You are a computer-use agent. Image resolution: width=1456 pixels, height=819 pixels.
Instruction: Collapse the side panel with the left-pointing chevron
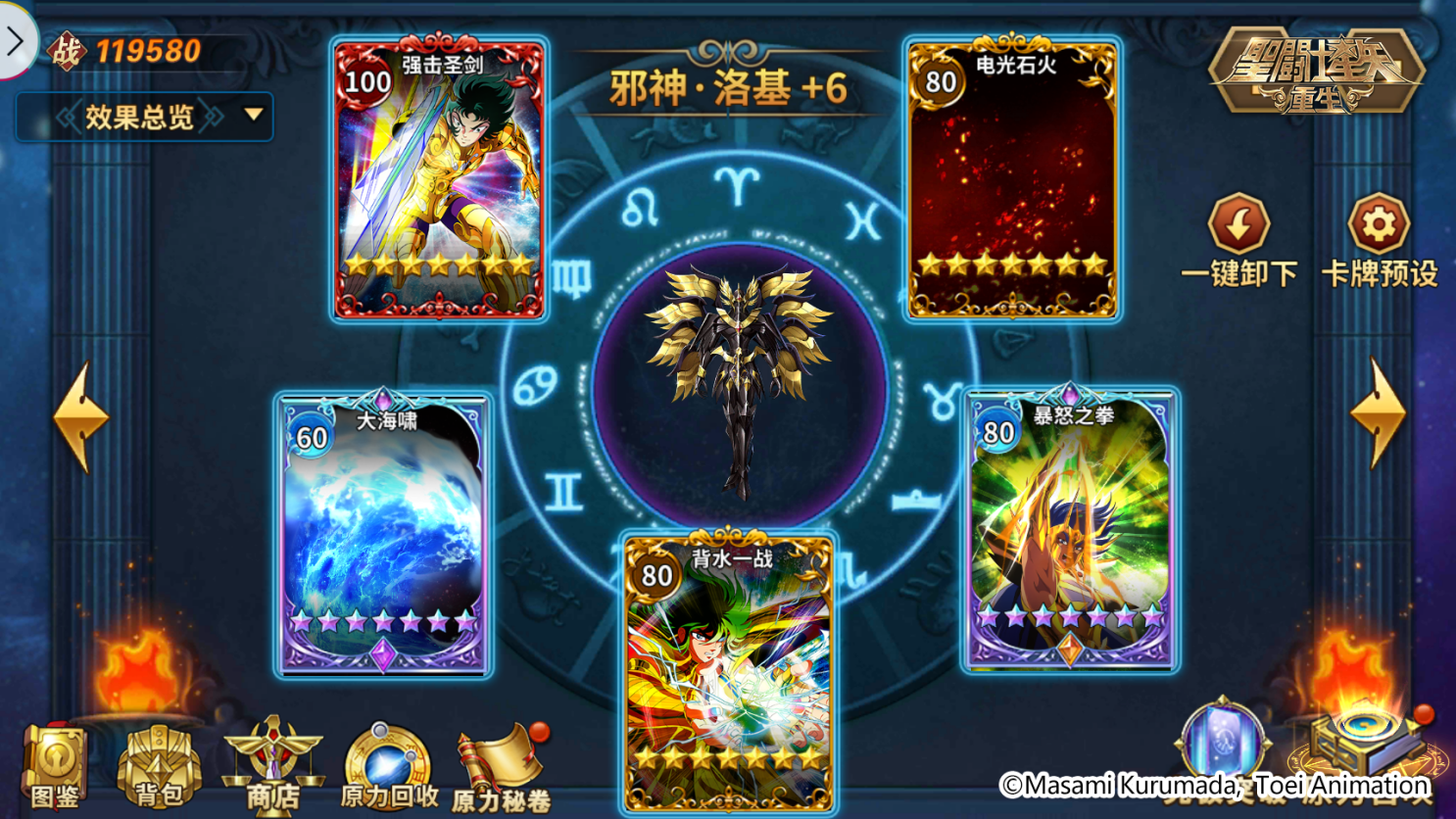(x=16, y=42)
